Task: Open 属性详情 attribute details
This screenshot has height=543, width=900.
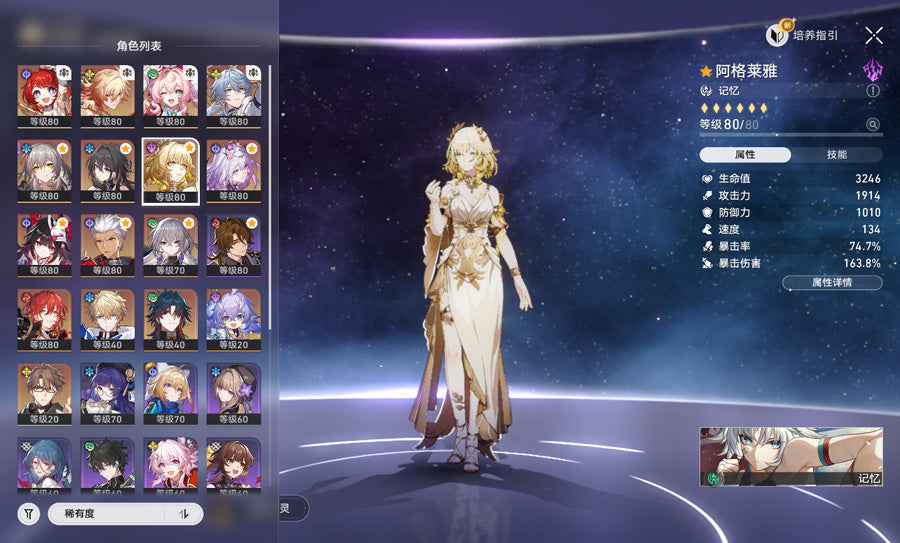Action: tap(832, 283)
